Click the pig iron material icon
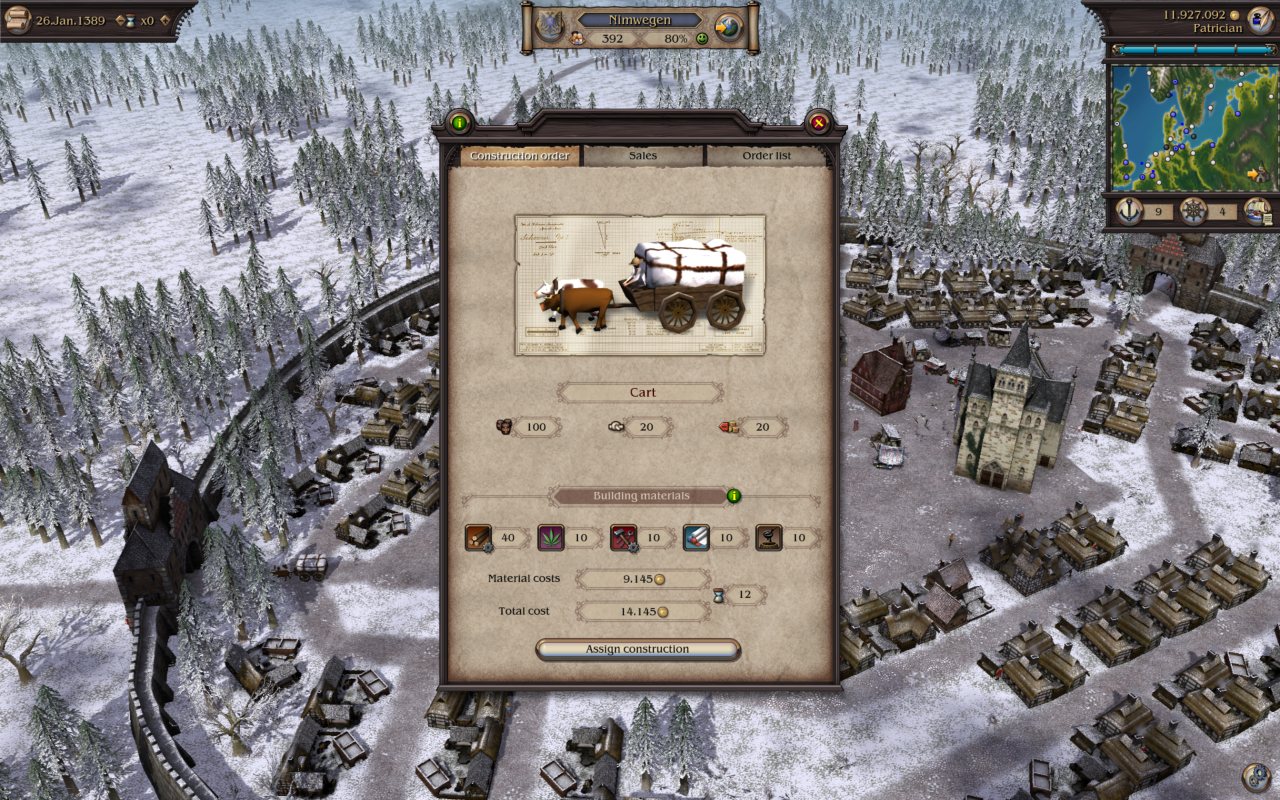1280x800 pixels. (x=696, y=537)
